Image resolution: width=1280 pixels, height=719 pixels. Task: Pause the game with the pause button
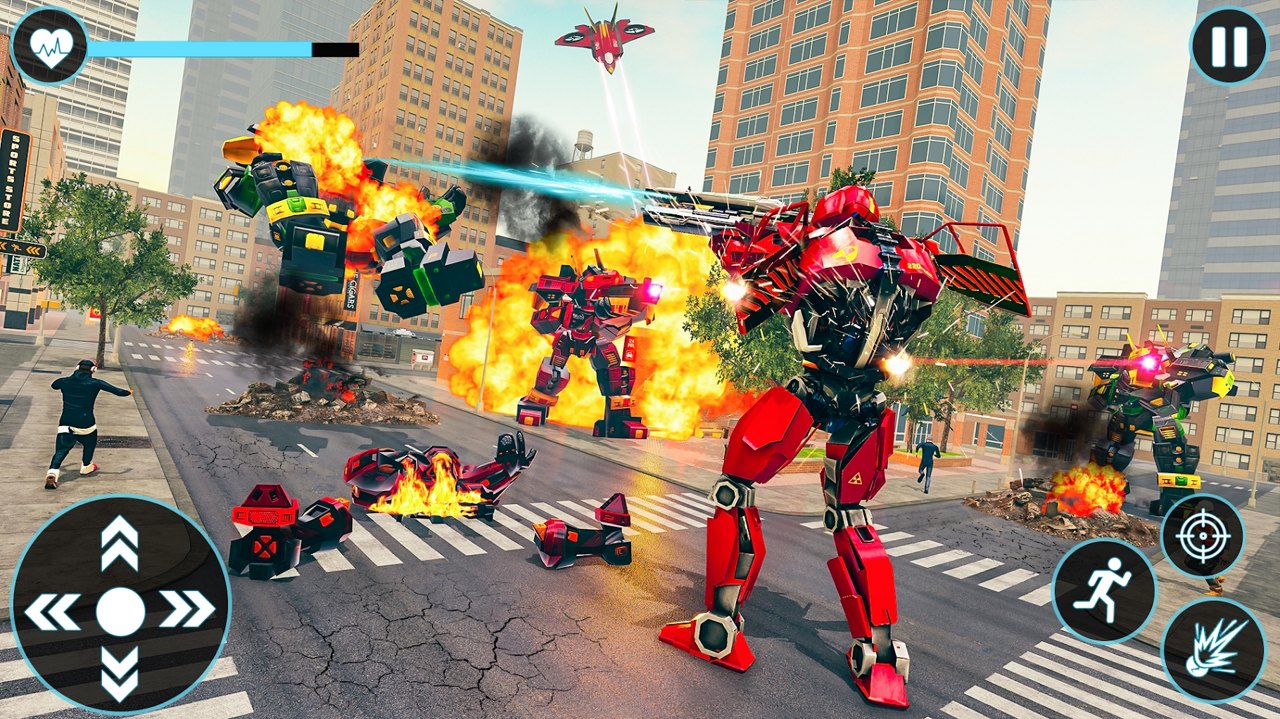tap(1229, 46)
